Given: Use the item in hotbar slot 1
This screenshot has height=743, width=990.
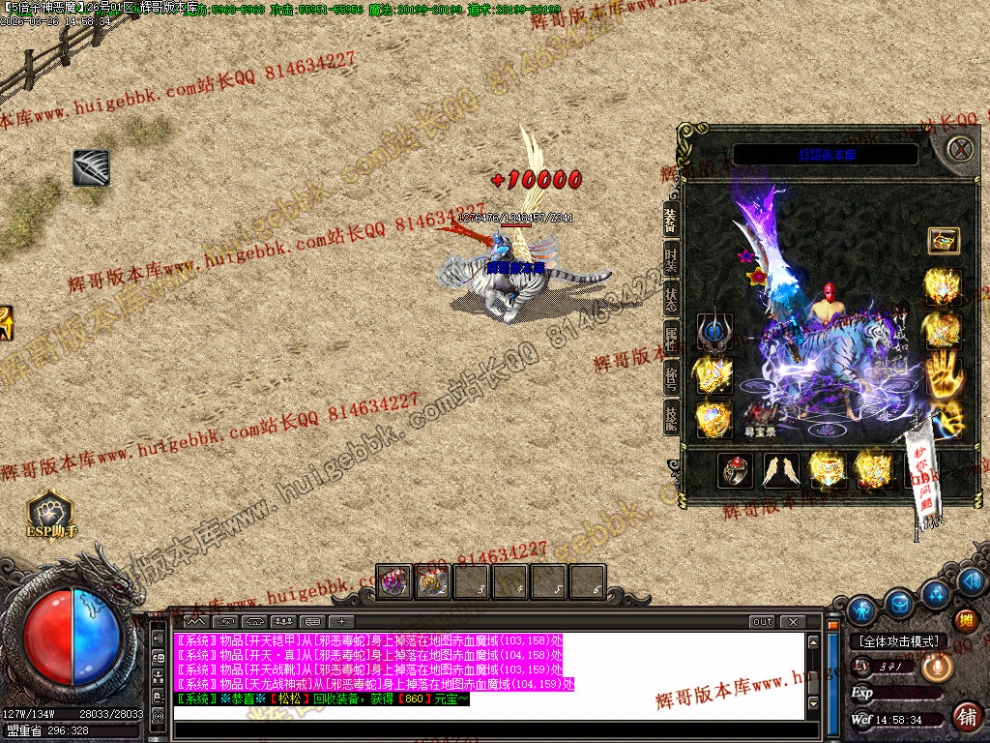Looking at the screenshot, I should 393,582.
